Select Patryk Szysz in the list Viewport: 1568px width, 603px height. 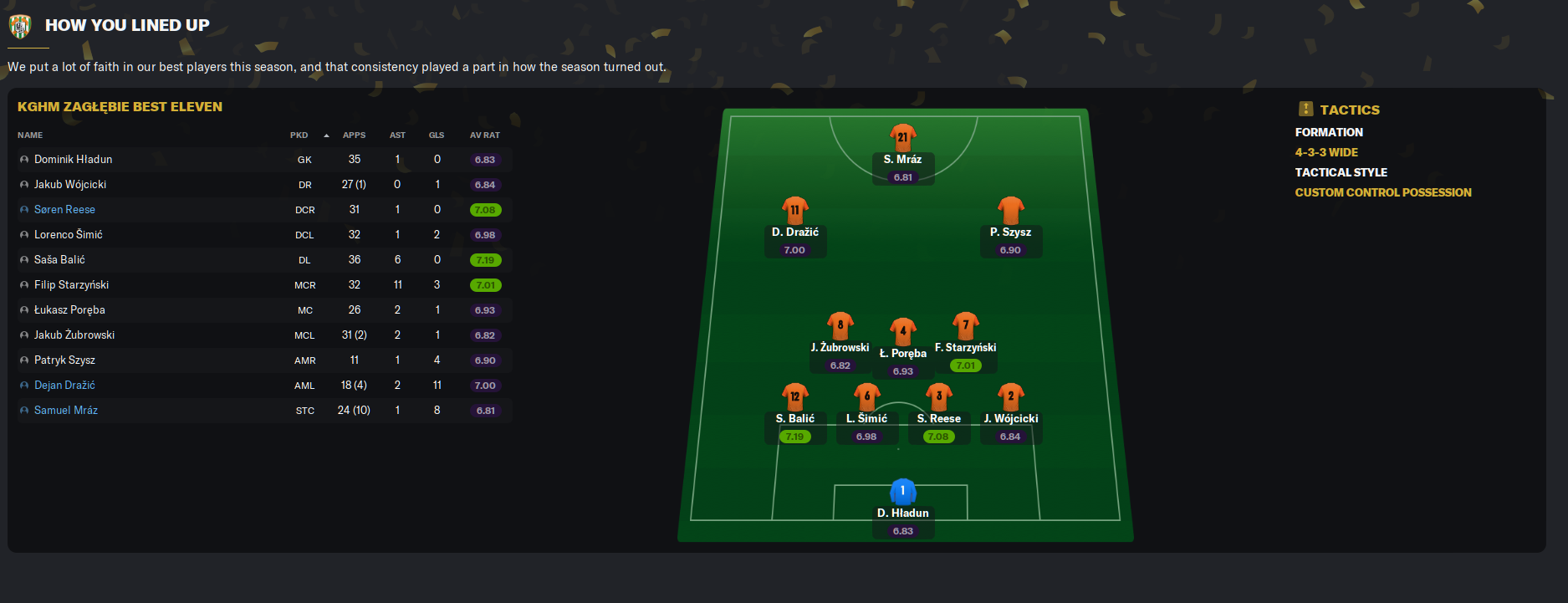pos(64,360)
